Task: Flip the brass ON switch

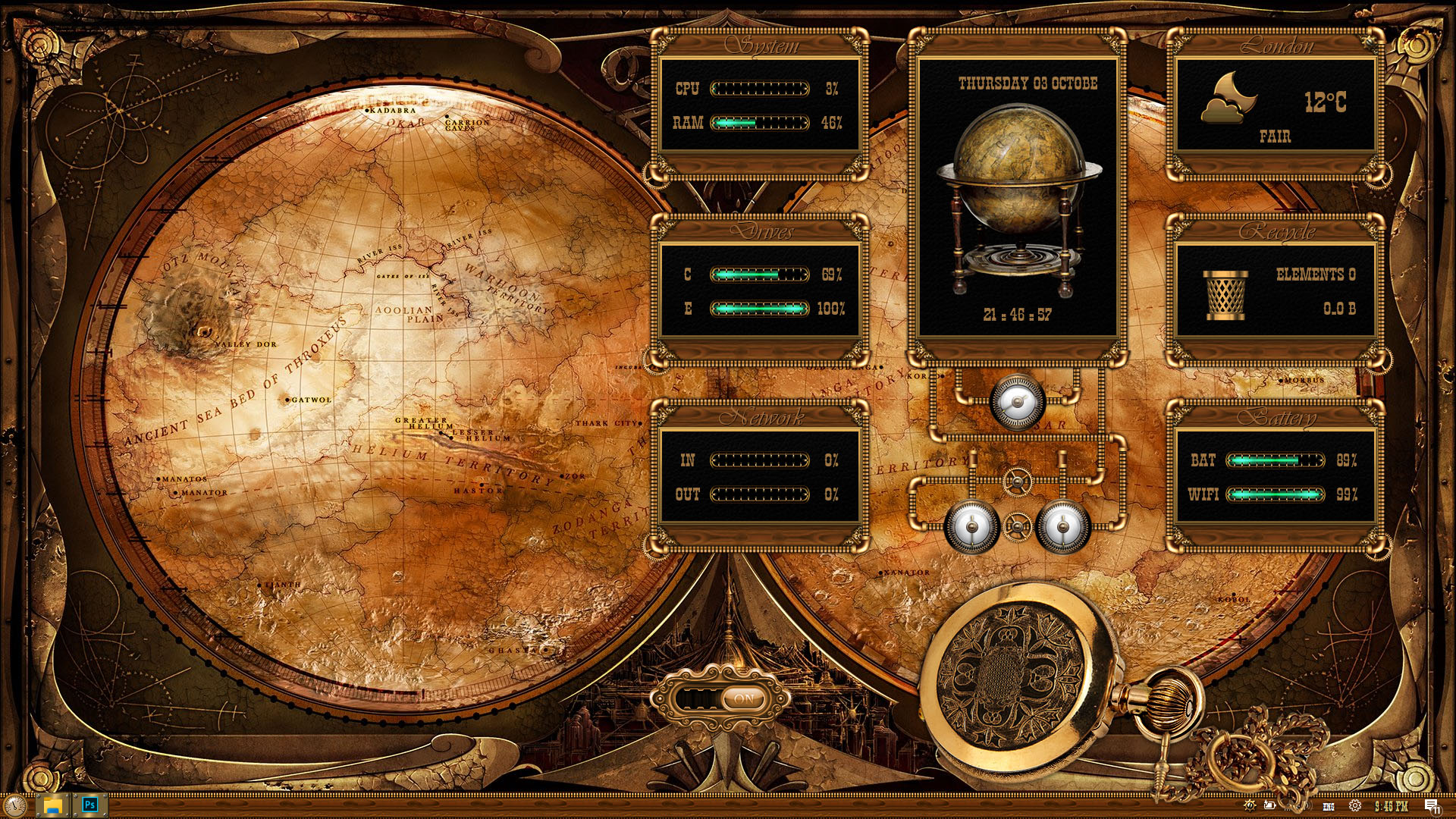Action: pos(743,699)
